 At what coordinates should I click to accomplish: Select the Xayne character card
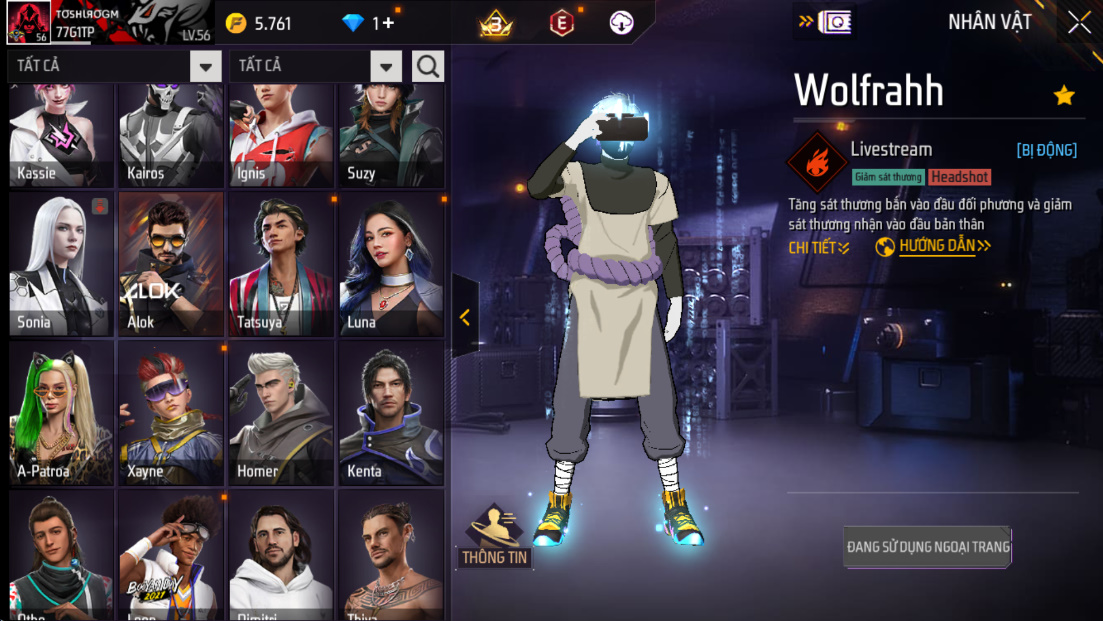[x=171, y=412]
